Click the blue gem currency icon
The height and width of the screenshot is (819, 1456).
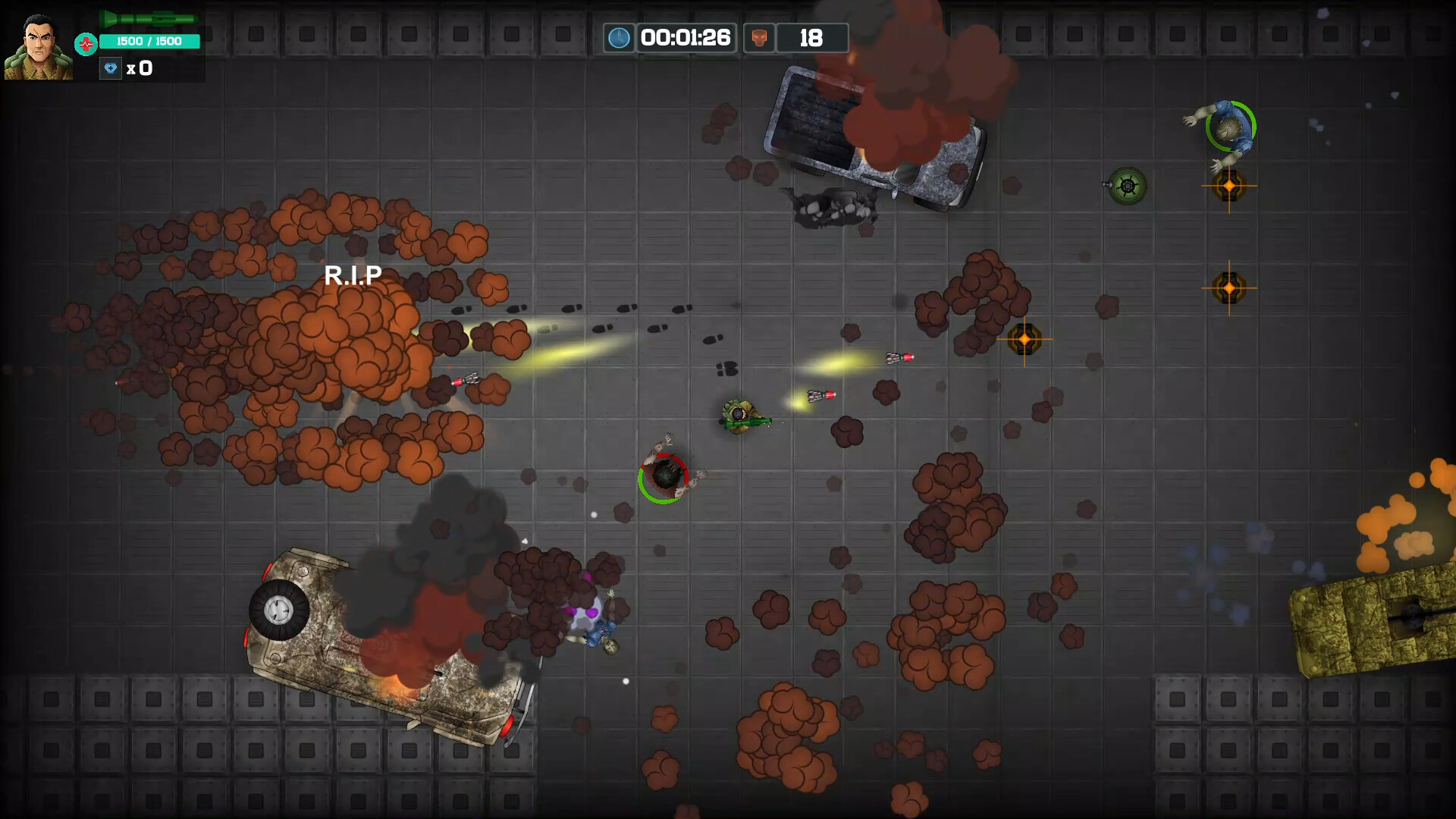(111, 68)
